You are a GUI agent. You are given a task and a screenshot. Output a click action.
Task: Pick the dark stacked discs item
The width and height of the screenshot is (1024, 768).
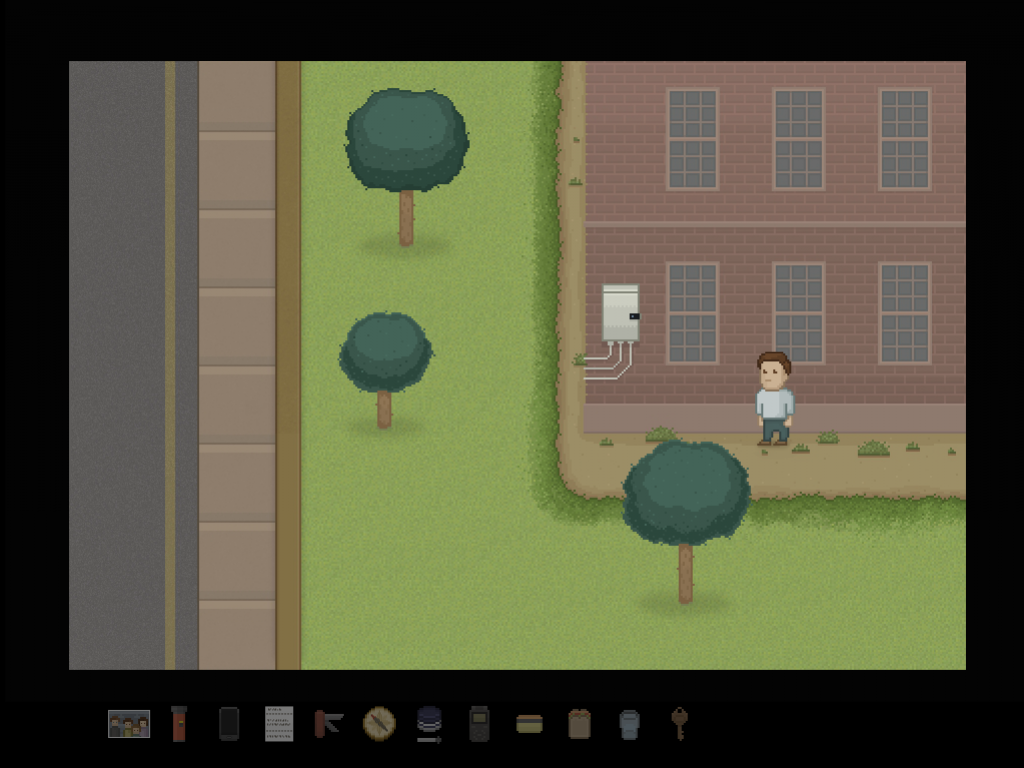[429, 723]
